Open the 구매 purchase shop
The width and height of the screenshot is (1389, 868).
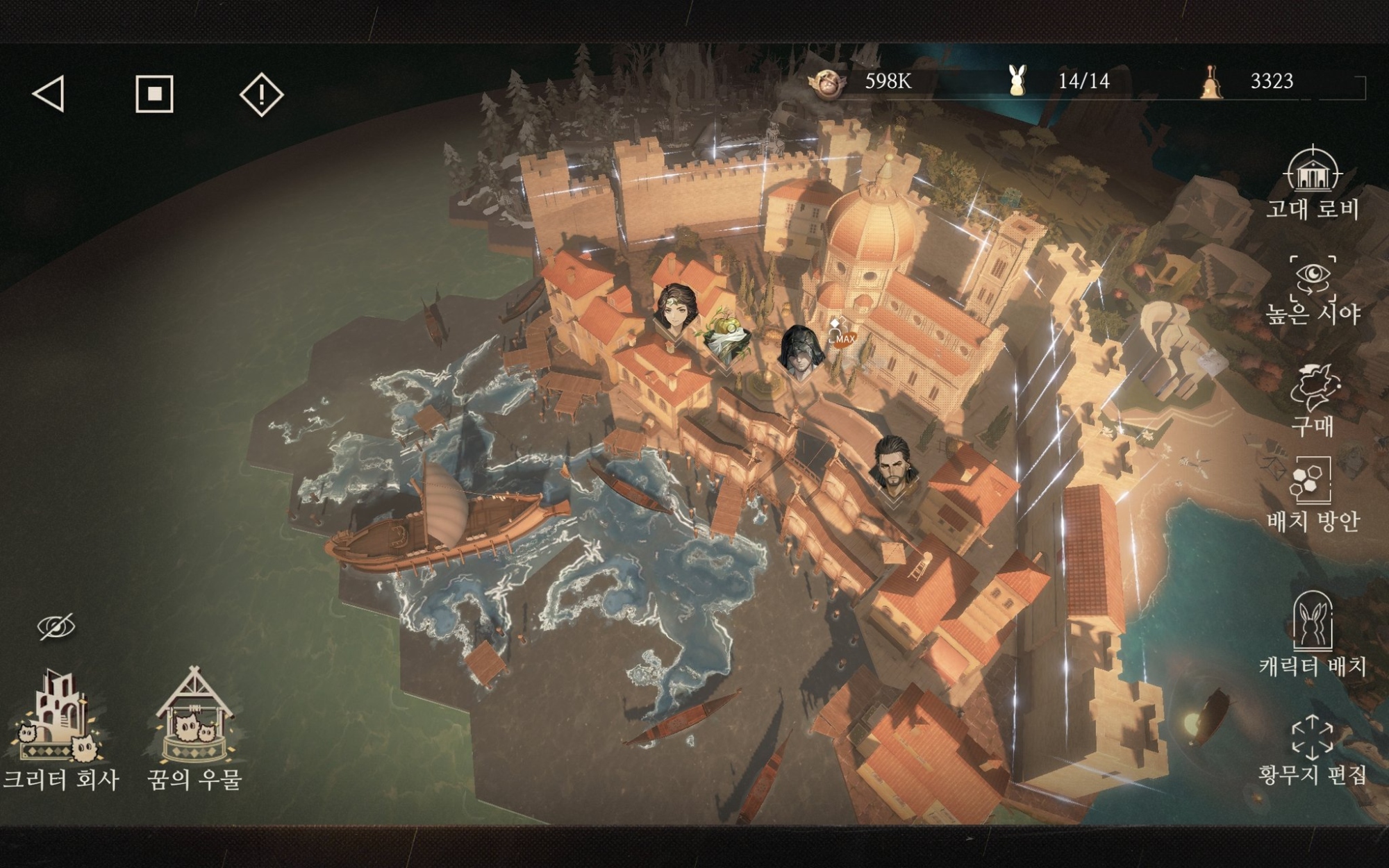(1312, 399)
